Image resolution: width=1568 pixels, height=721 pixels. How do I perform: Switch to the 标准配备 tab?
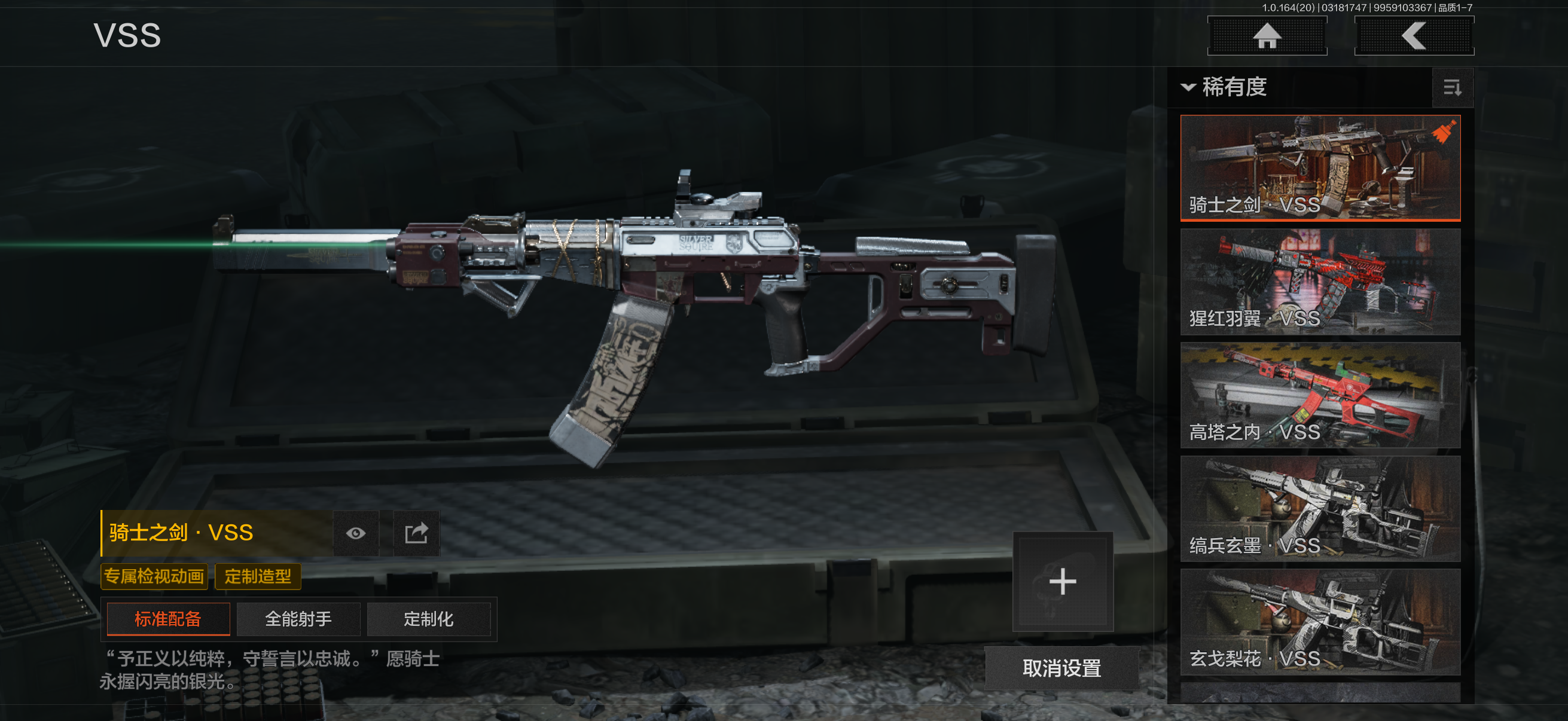168,619
